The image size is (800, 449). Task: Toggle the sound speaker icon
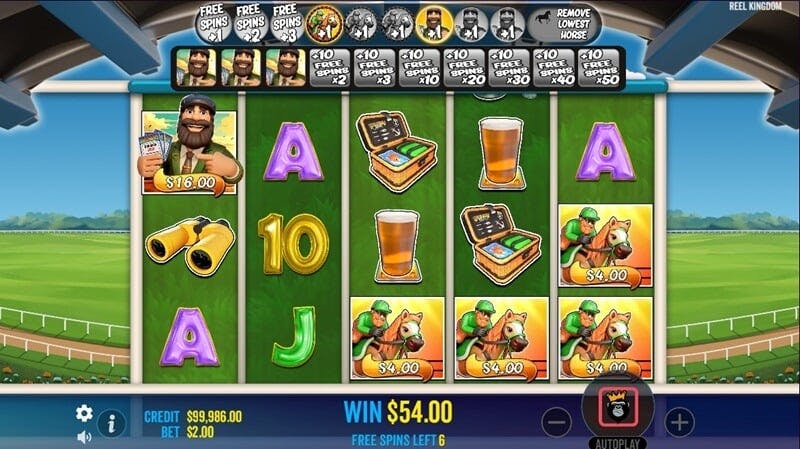[84, 436]
